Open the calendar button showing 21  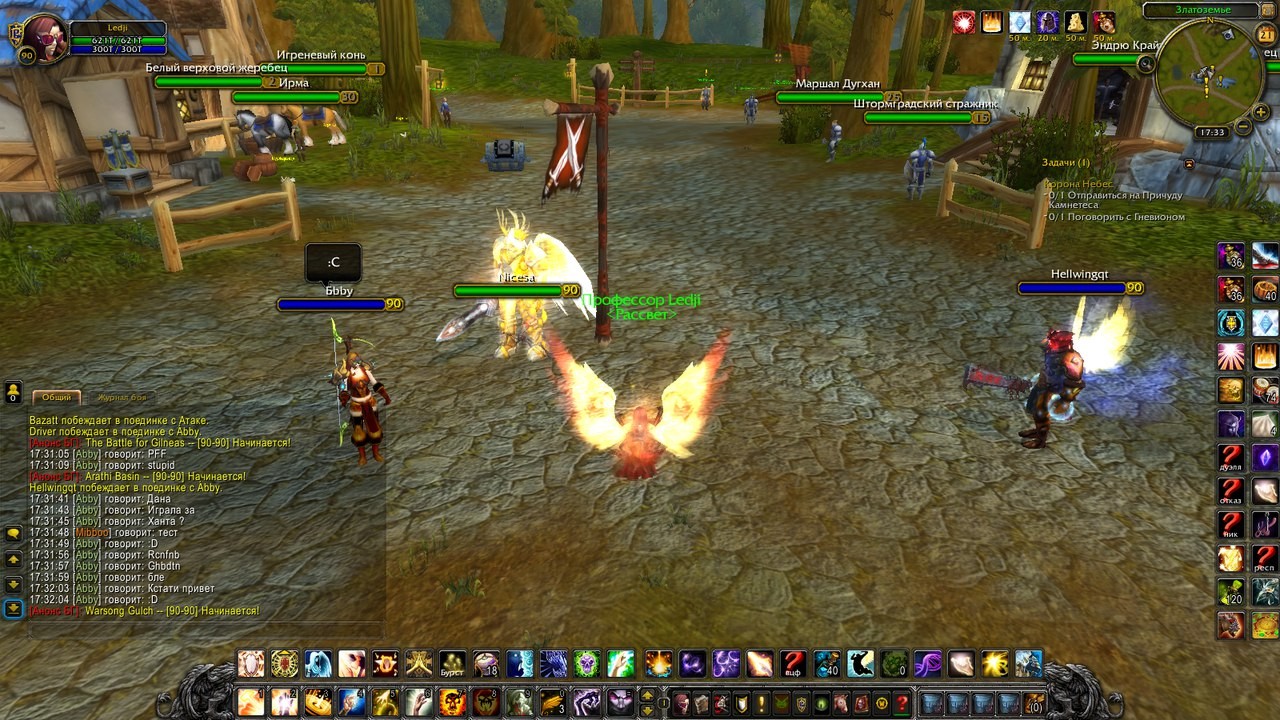point(1266,35)
